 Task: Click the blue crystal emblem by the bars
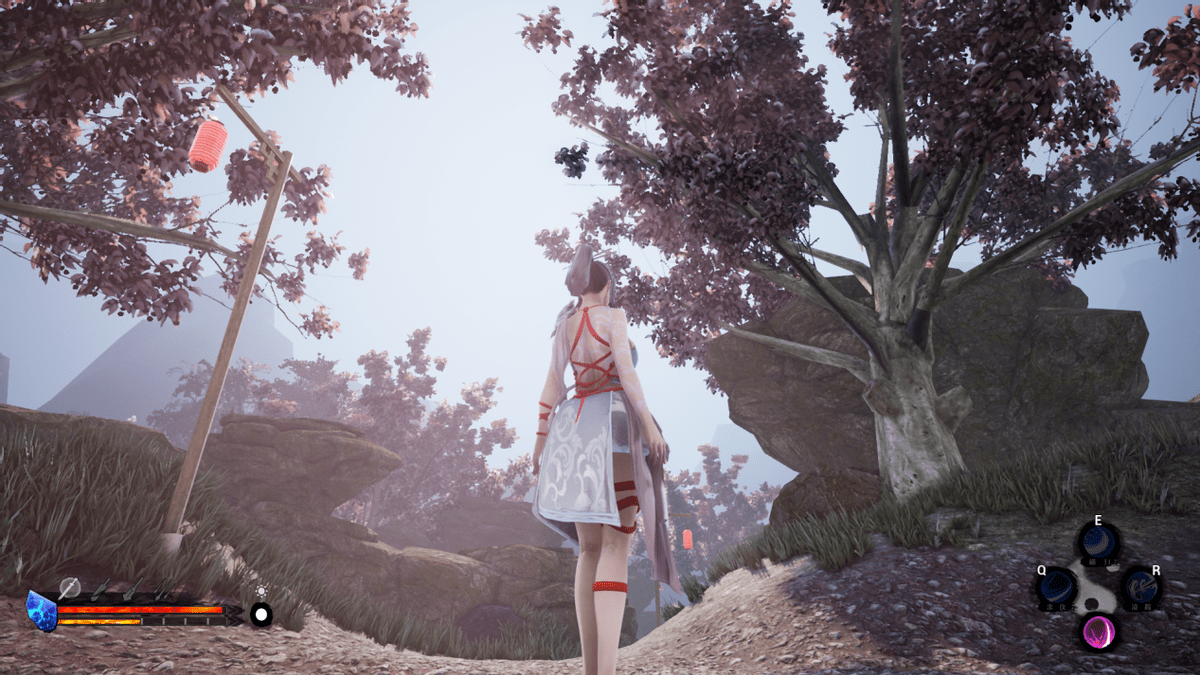click(x=42, y=610)
